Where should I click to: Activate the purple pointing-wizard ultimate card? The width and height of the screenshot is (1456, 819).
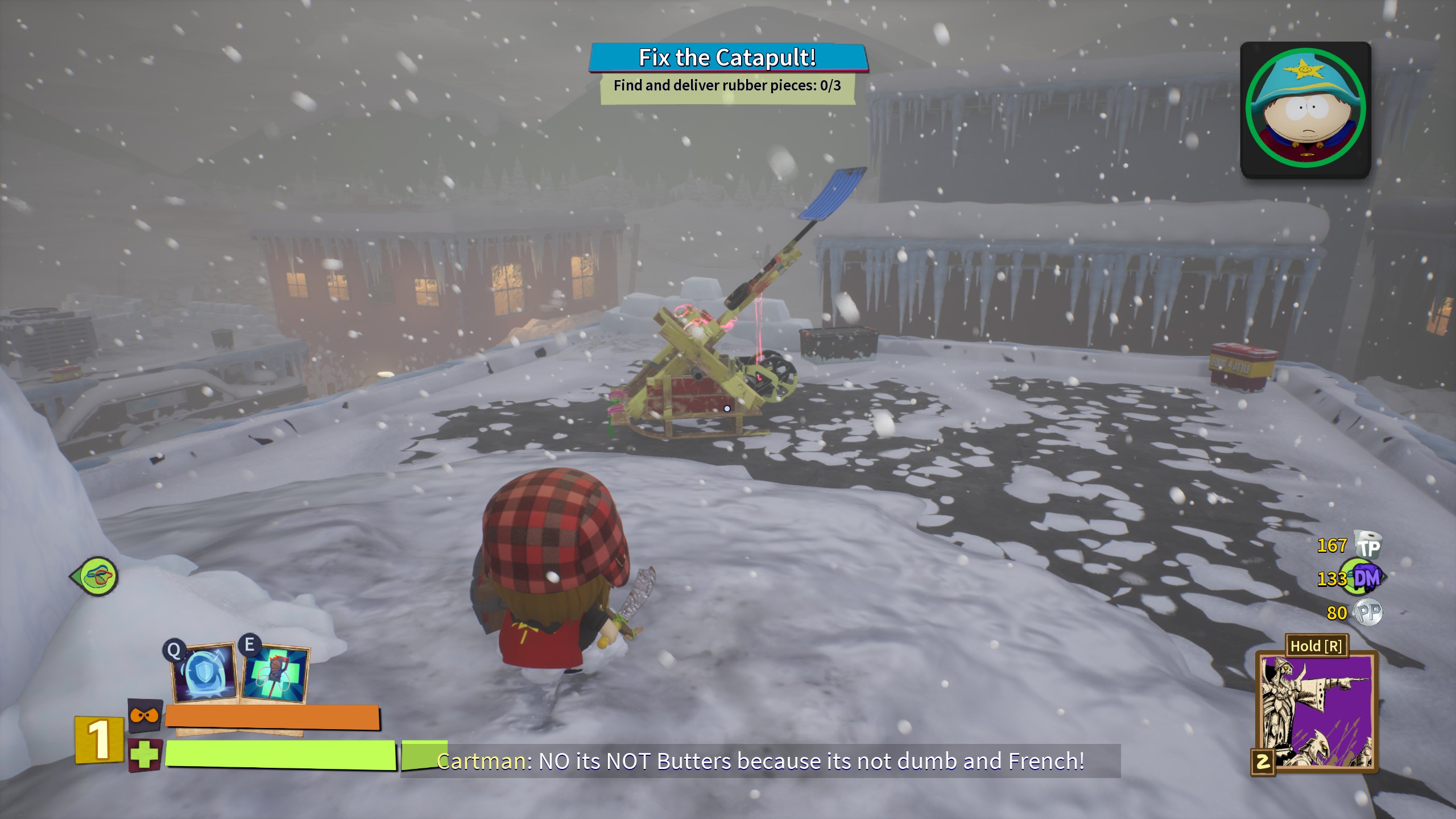coord(1317,712)
